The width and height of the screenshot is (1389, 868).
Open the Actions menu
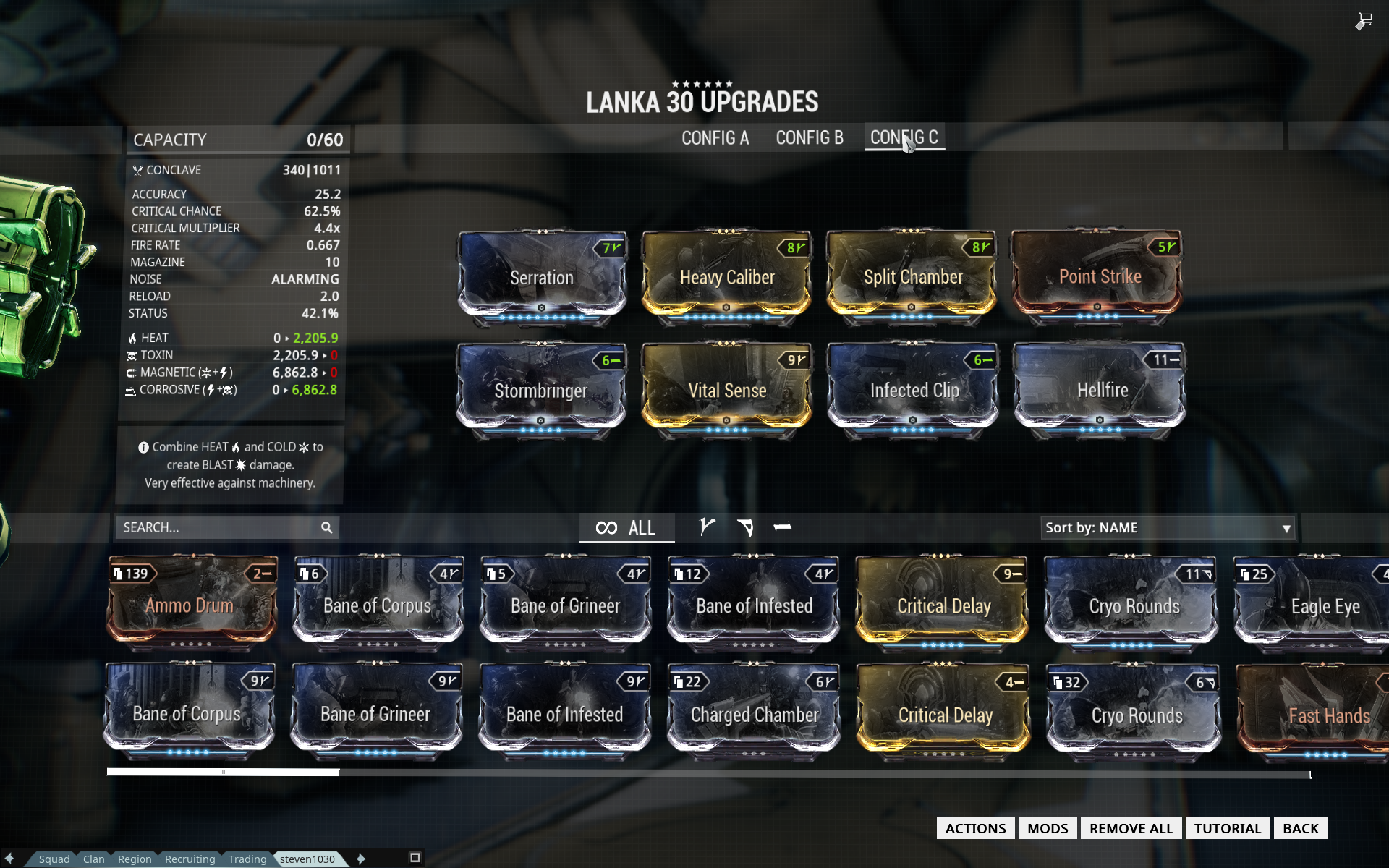click(975, 828)
